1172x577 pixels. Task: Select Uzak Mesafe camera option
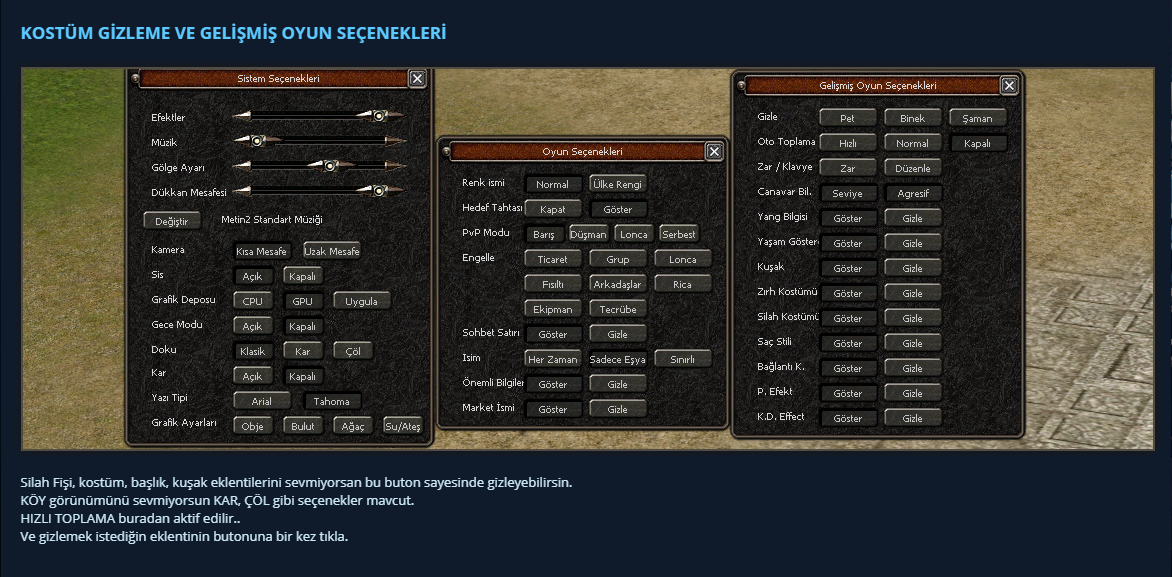[331, 251]
